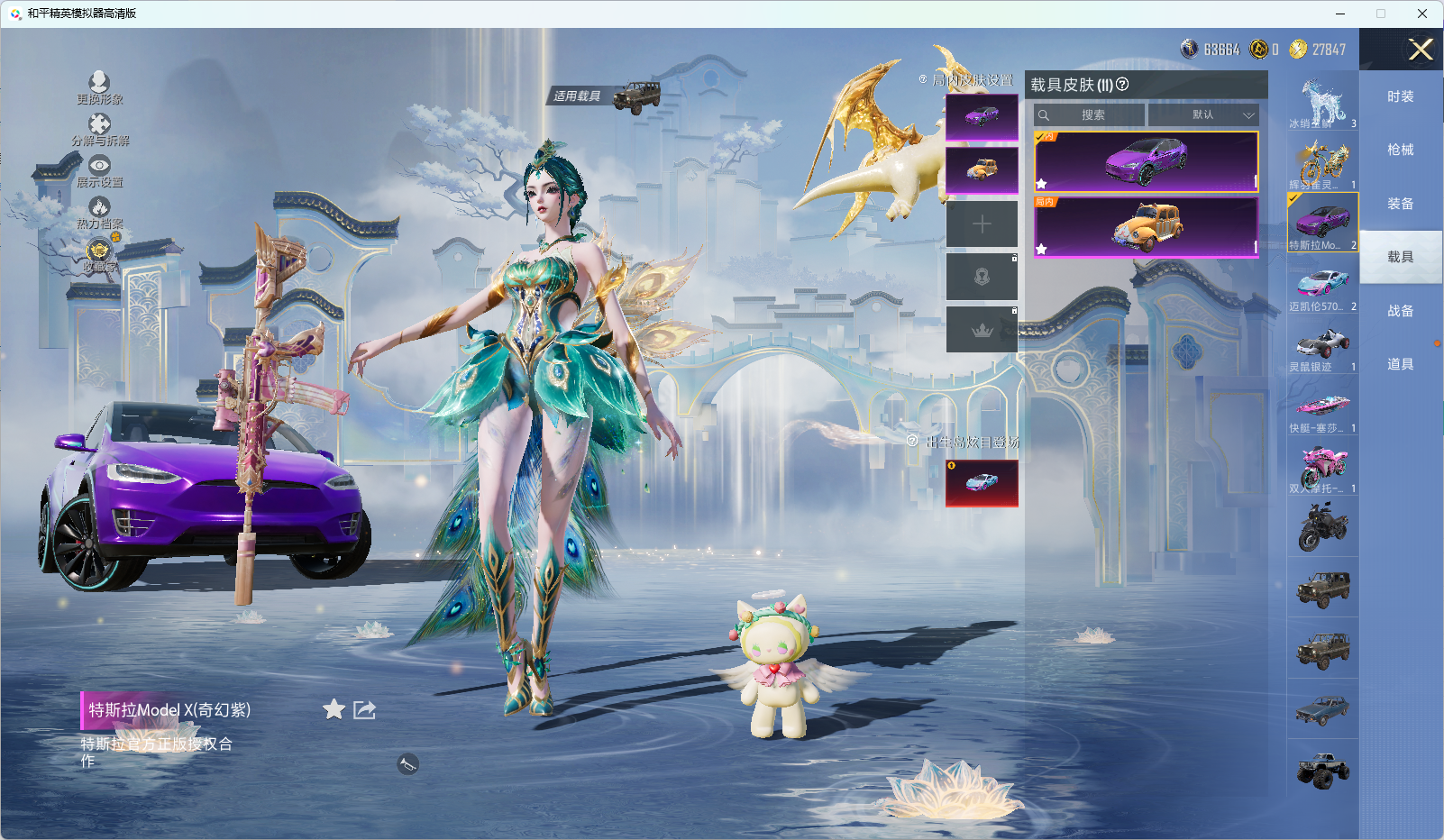
Task: Go to the 战备 category tab
Action: (1400, 311)
